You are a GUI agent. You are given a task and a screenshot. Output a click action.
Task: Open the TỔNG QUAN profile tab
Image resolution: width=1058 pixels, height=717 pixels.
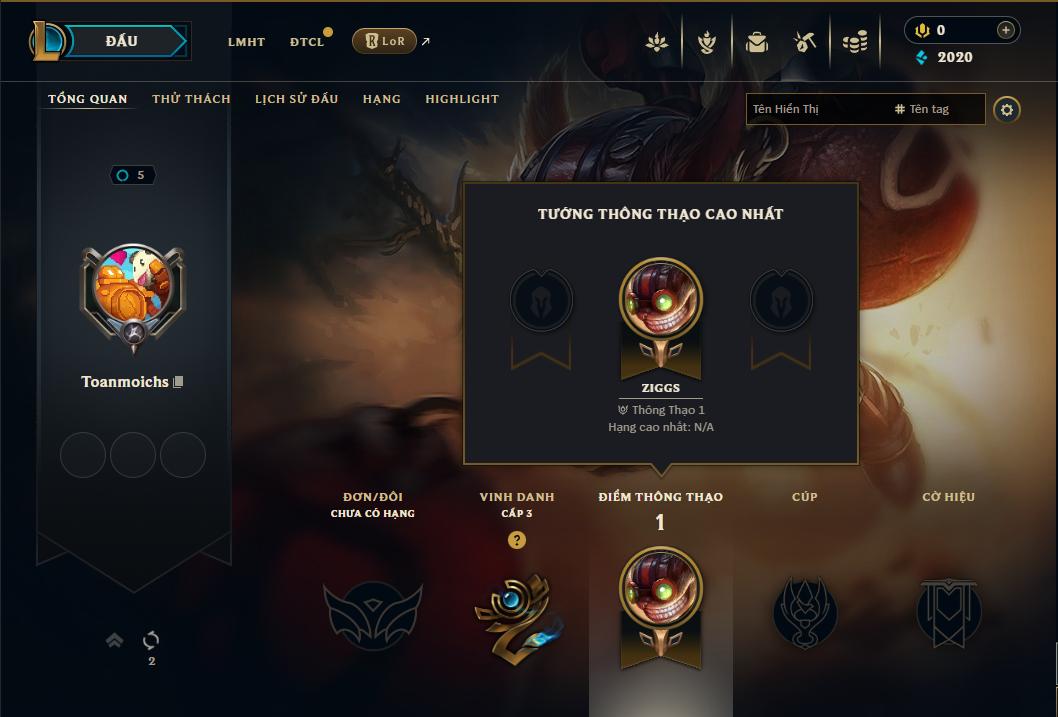pos(88,99)
